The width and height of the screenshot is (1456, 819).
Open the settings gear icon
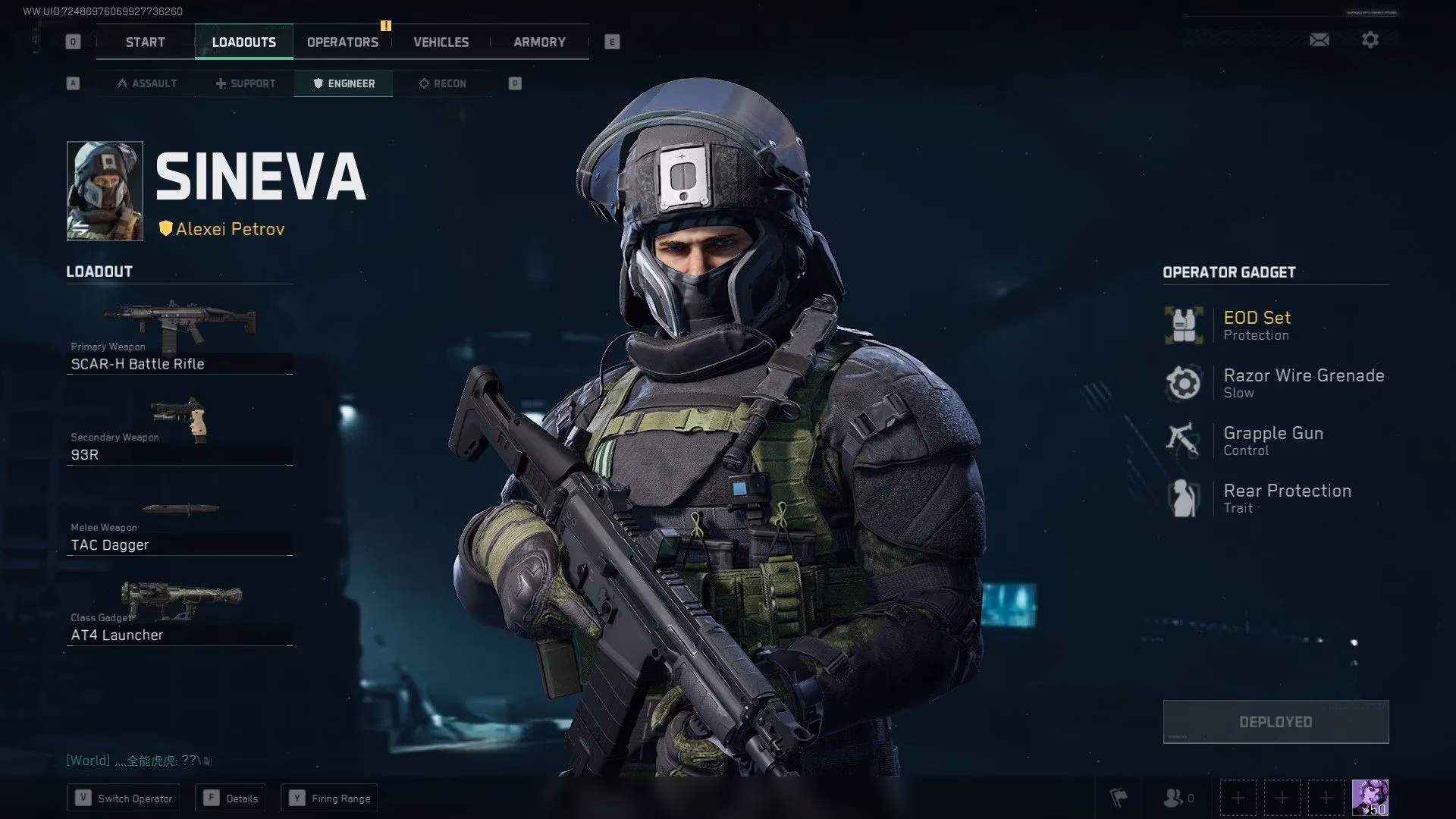[x=1370, y=39]
